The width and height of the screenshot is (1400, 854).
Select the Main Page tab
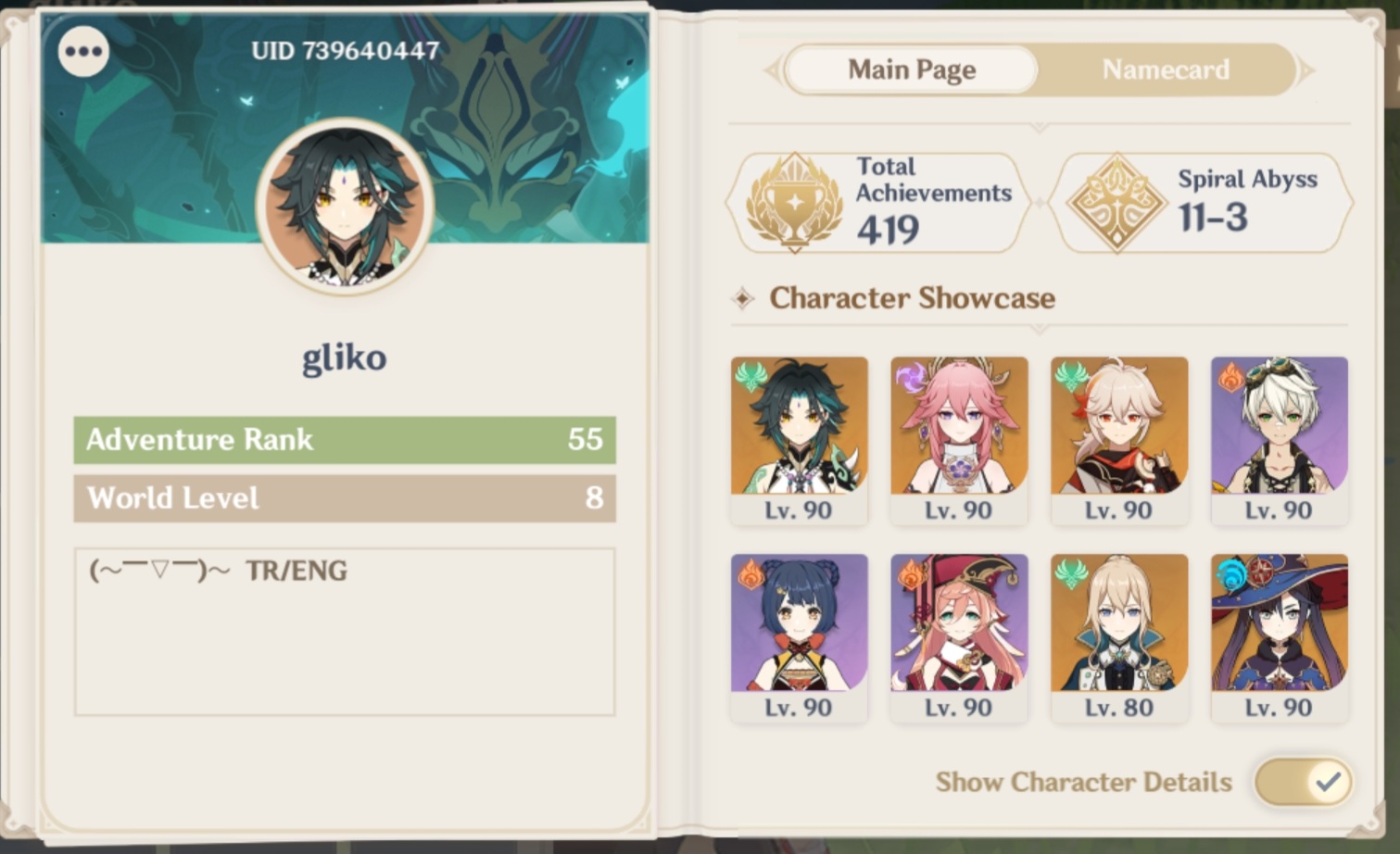(x=909, y=69)
